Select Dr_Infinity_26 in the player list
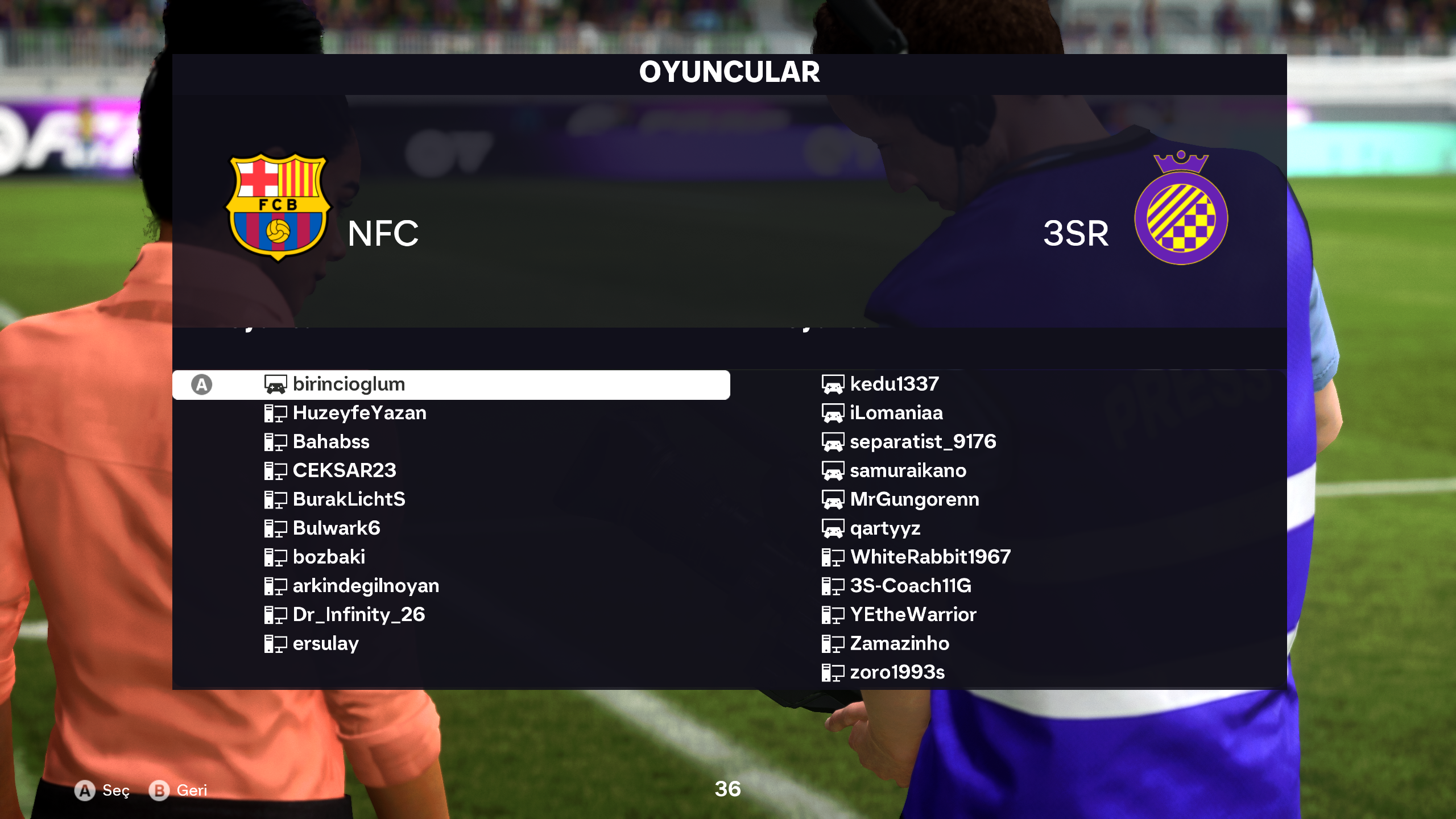Screen dimensions: 1456x819 pos(358,615)
